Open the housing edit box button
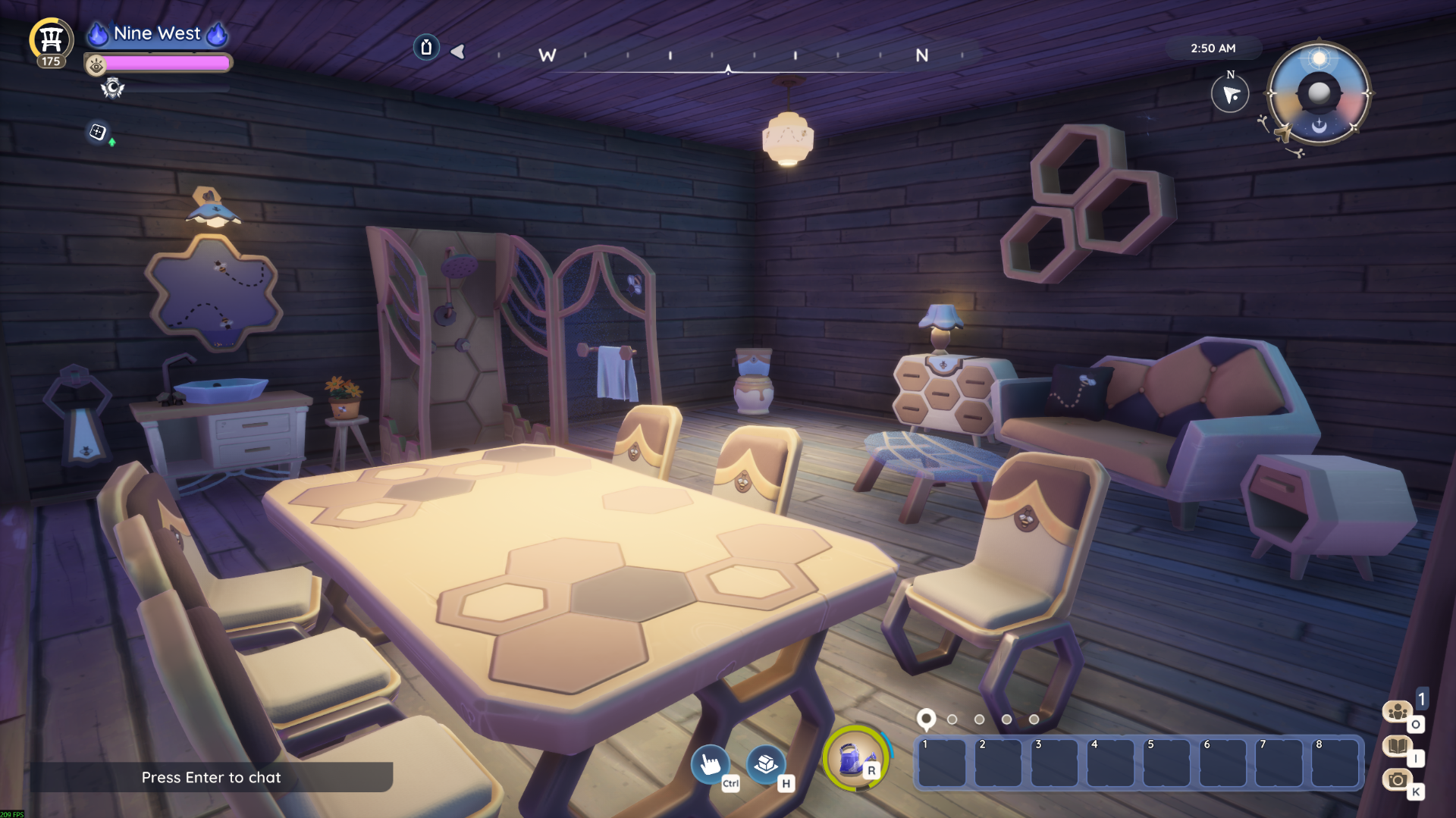This screenshot has height=818, width=1456. pyautogui.click(x=766, y=763)
